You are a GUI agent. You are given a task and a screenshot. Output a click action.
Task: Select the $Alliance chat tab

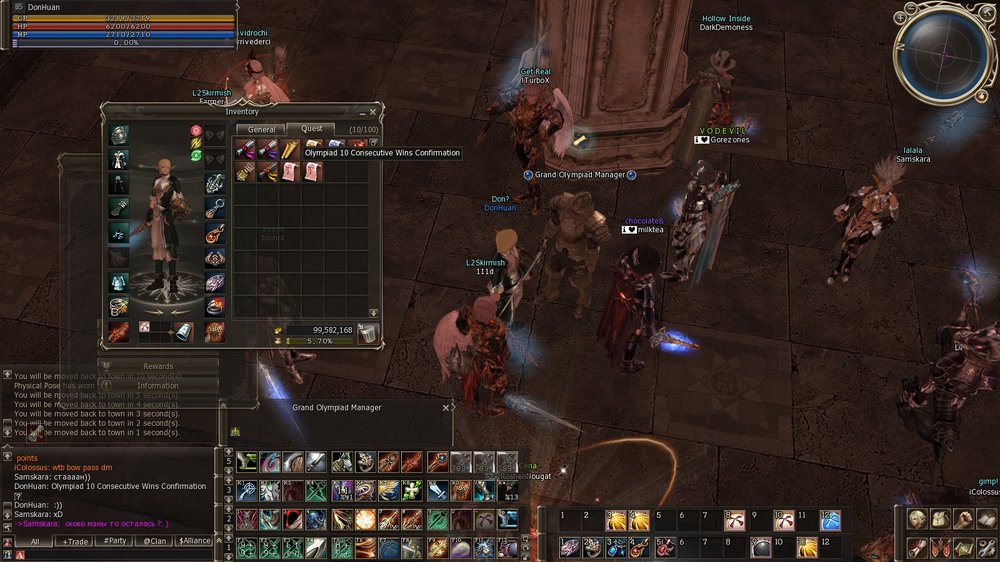coord(194,541)
